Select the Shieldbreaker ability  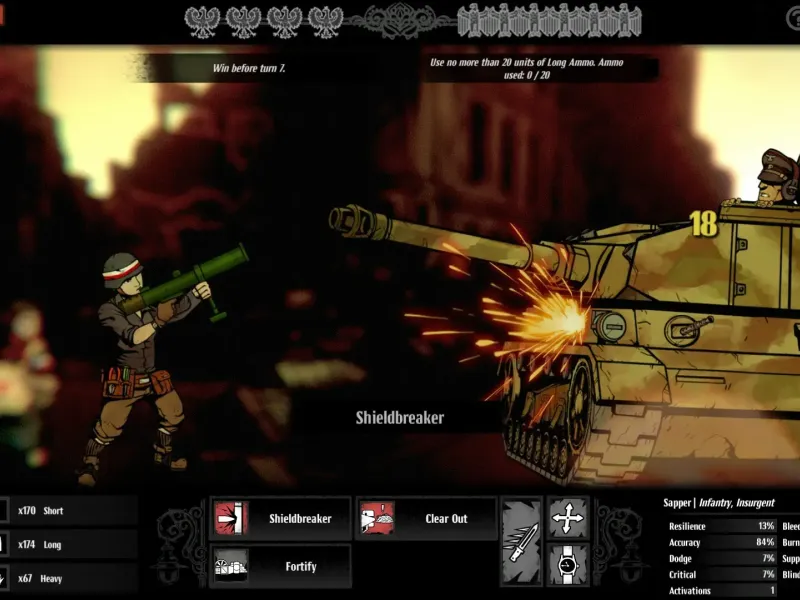coord(281,519)
